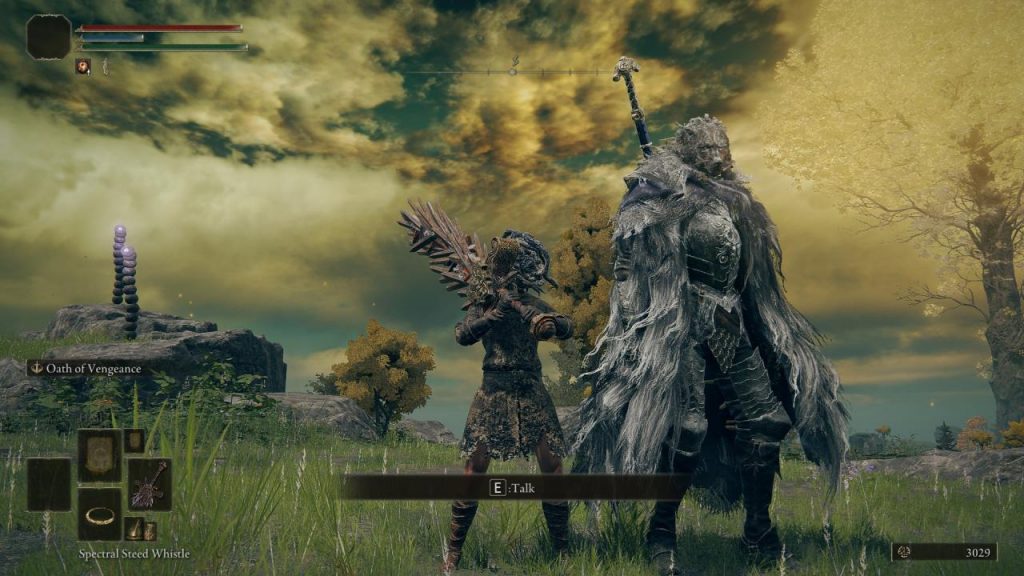Click the empty octagonal slot beside health bar
The height and width of the screenshot is (576, 1024).
click(49, 37)
